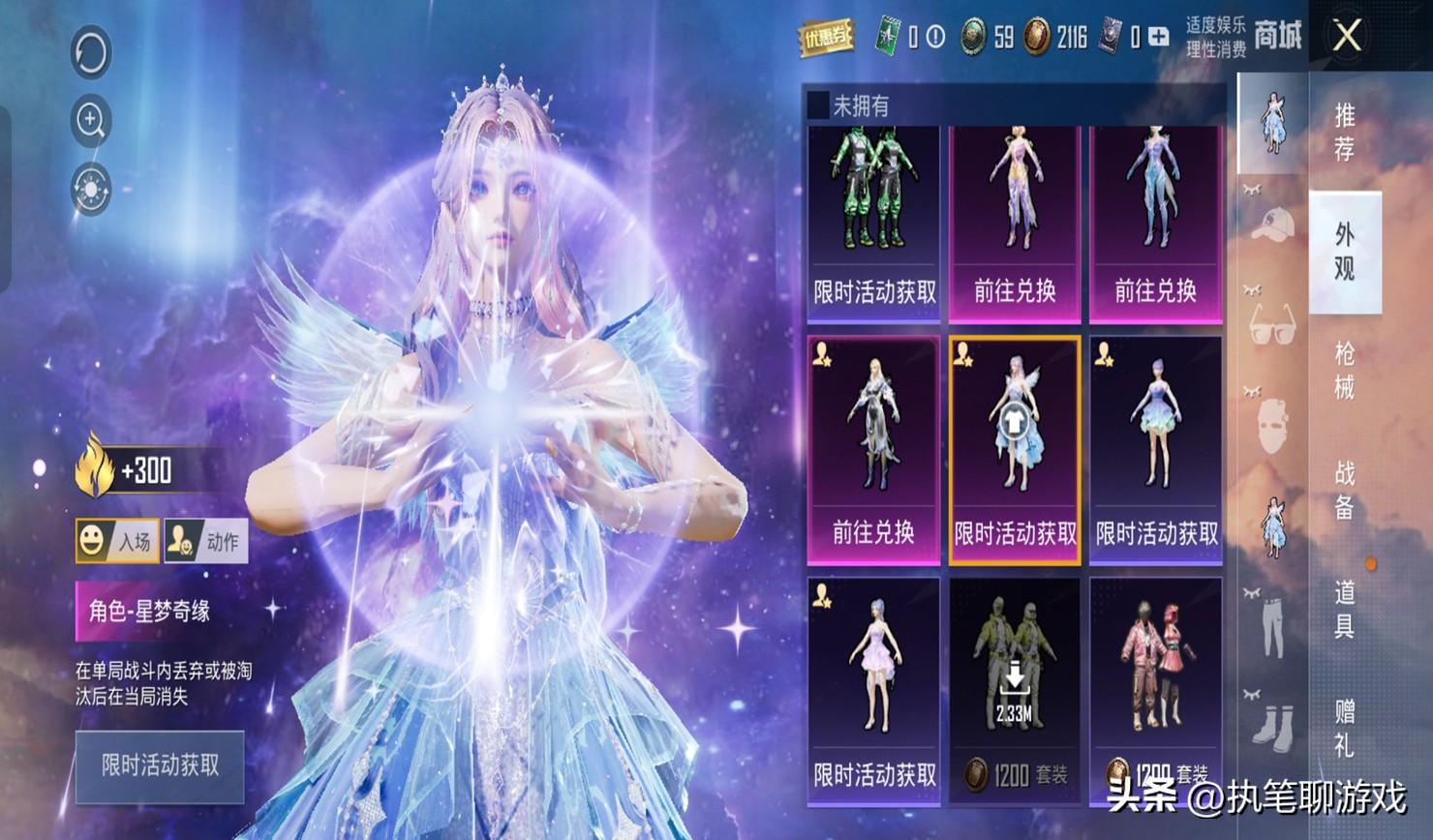
Task: Toggle the 未拥有 checkbox filter
Action: (x=819, y=105)
